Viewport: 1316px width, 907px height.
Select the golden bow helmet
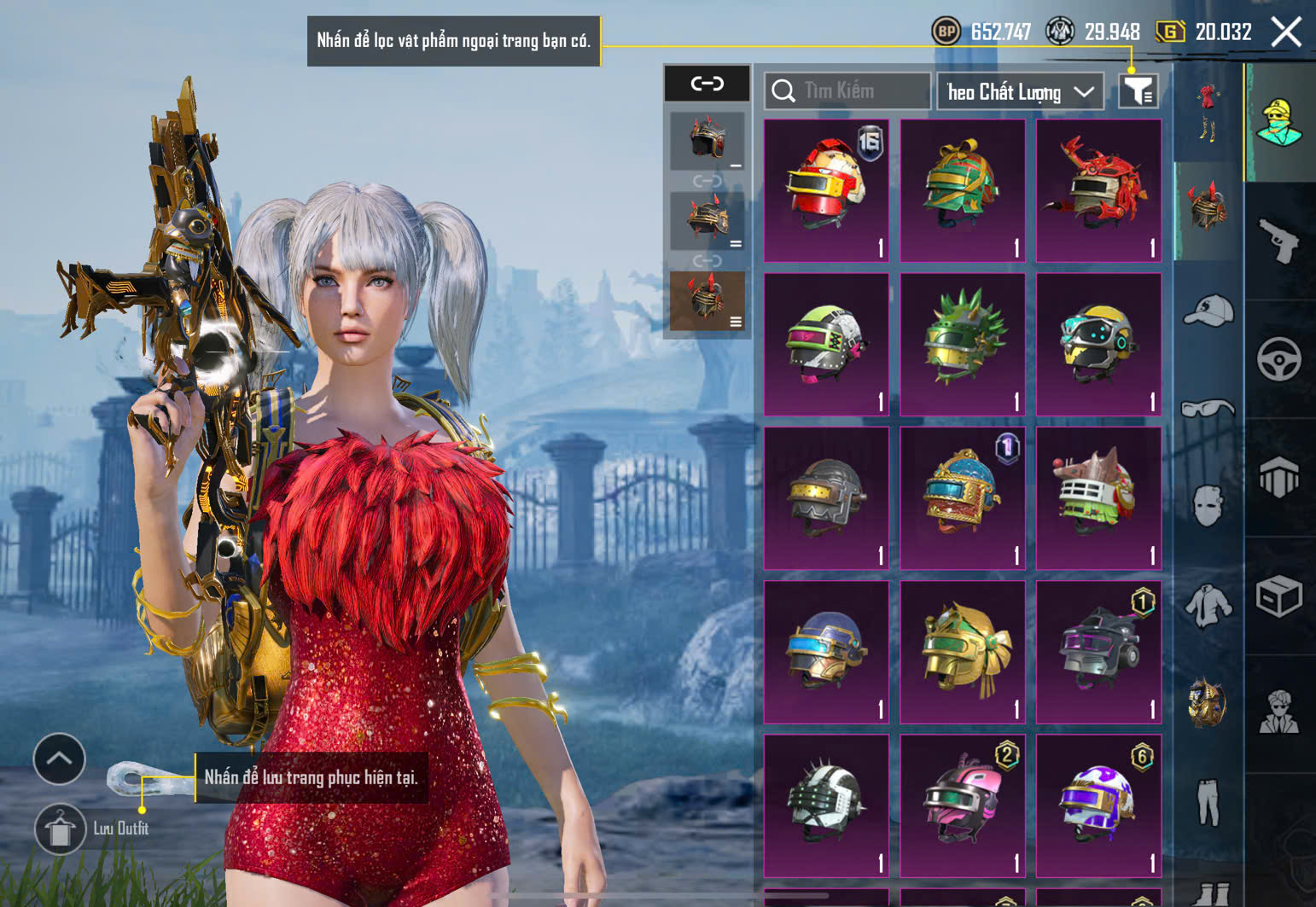pos(962,652)
